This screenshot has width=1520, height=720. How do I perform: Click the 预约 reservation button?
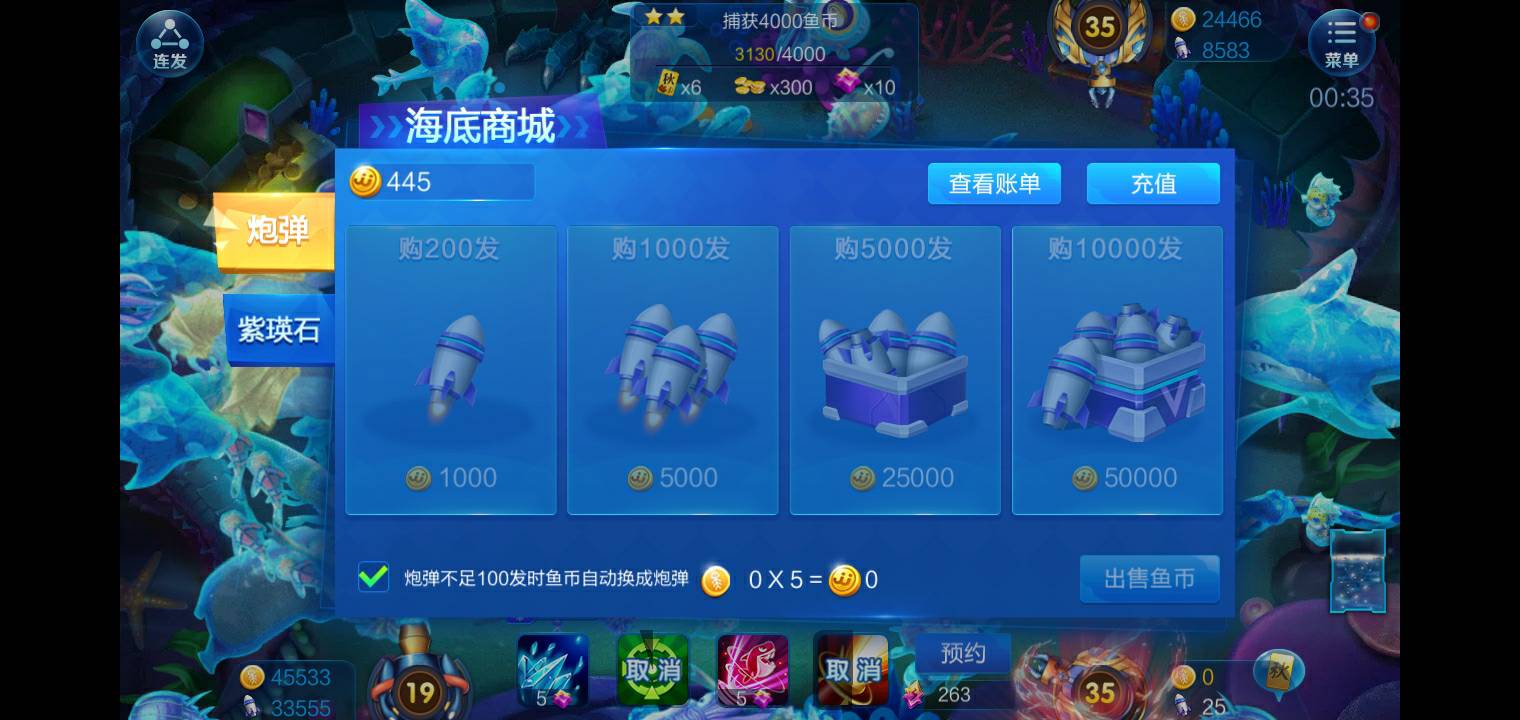click(x=962, y=652)
